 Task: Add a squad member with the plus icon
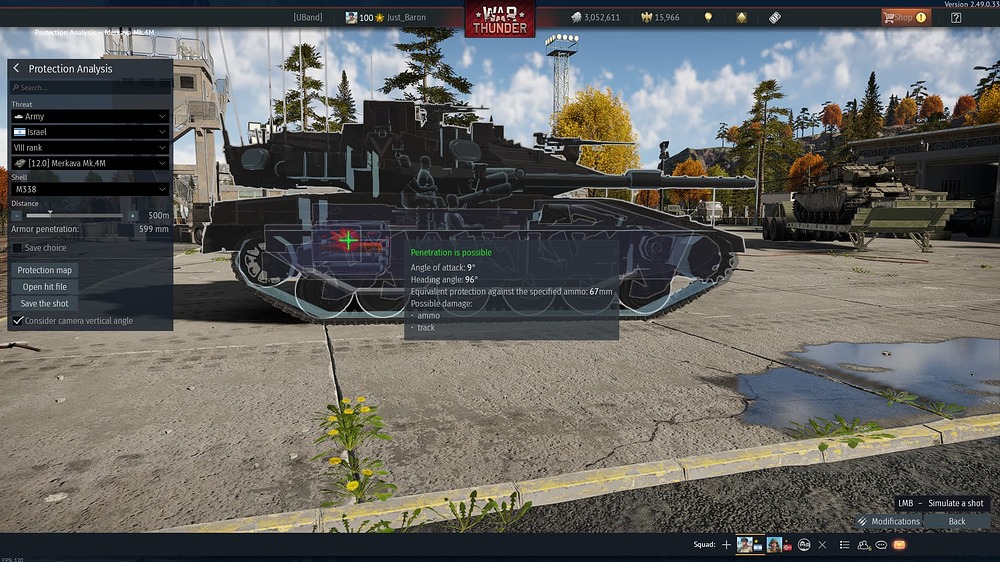[x=727, y=545]
